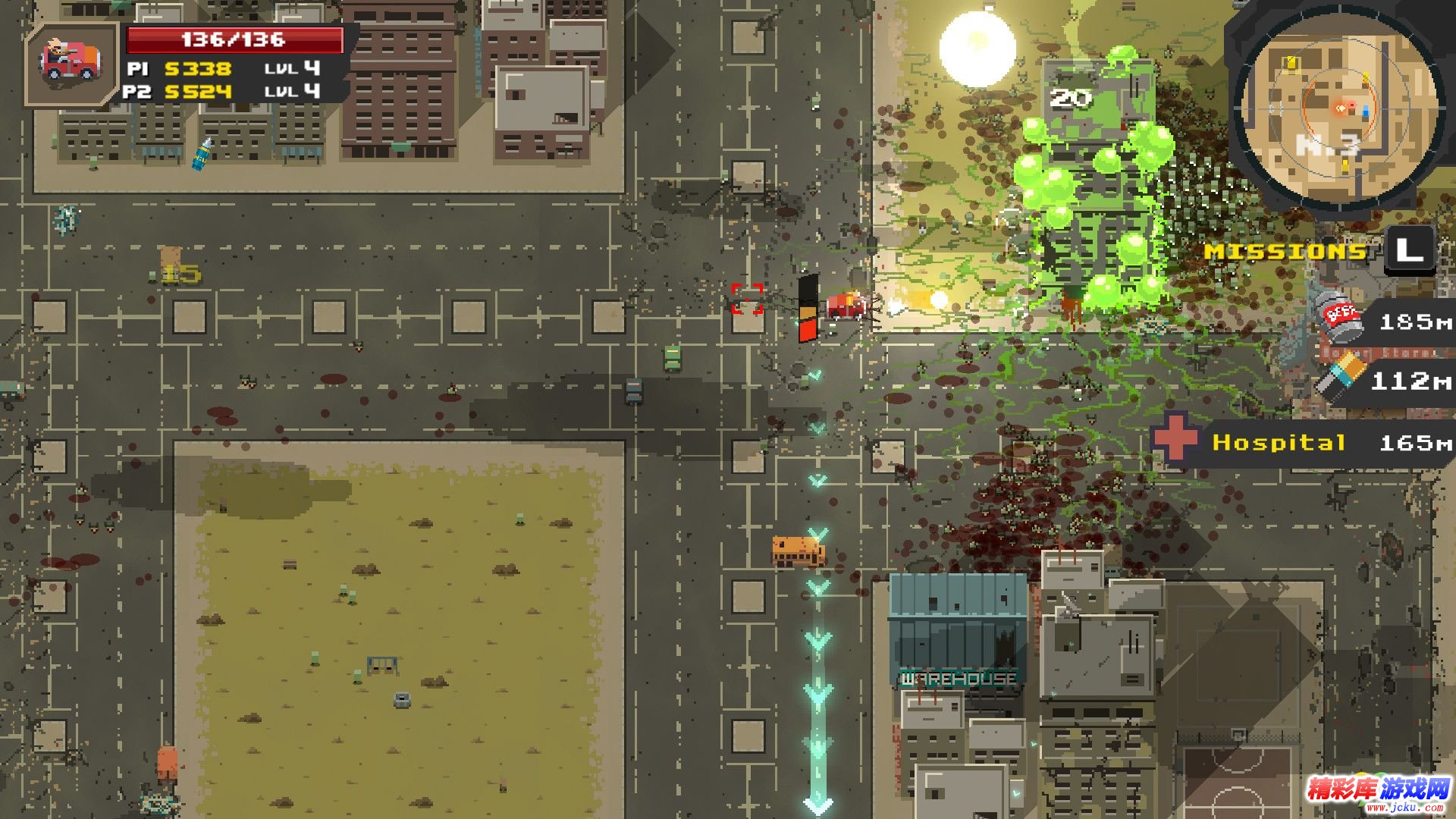
Task: Click the red truck vehicle portrait
Action: (x=72, y=62)
